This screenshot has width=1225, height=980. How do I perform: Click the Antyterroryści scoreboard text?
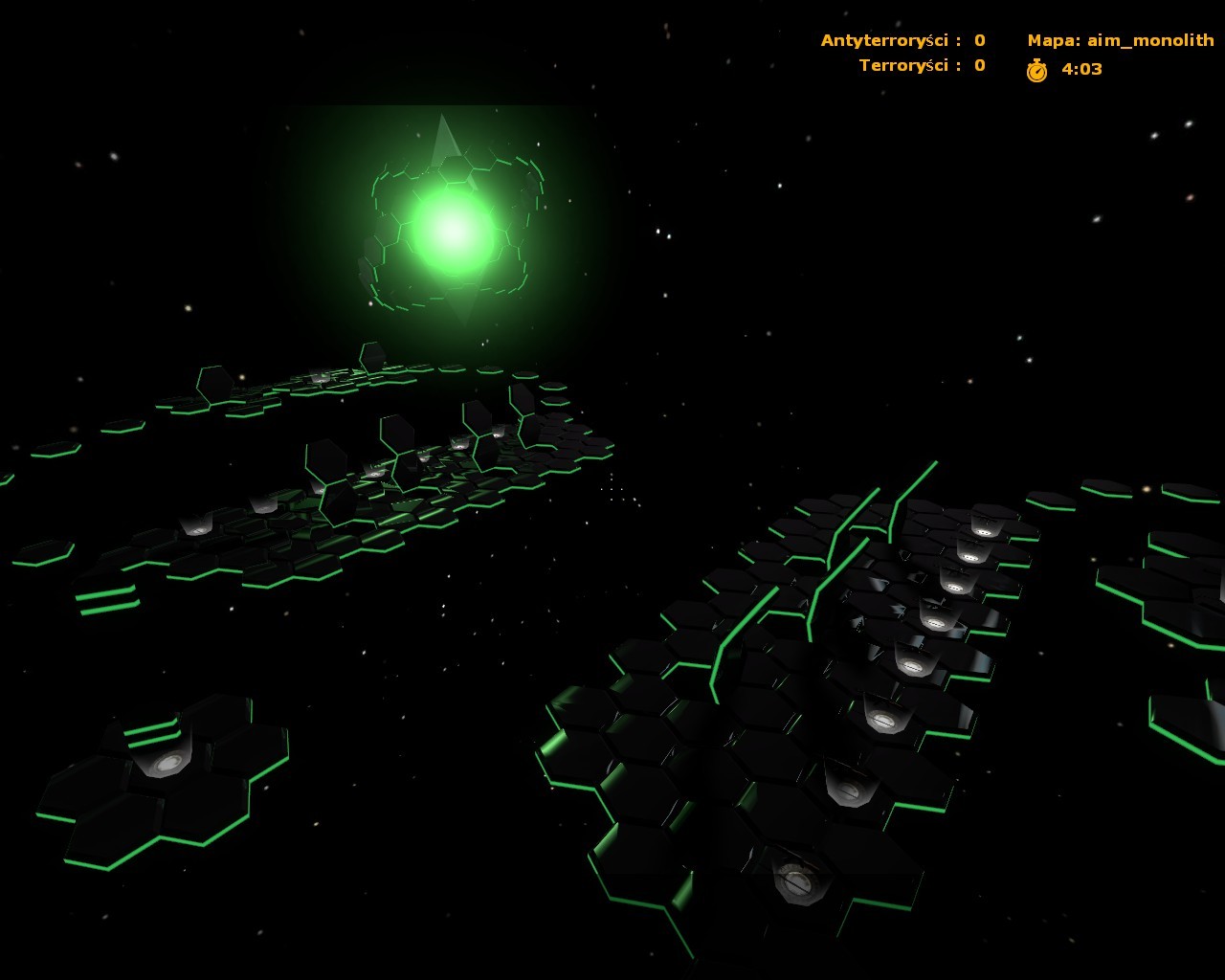(885, 40)
